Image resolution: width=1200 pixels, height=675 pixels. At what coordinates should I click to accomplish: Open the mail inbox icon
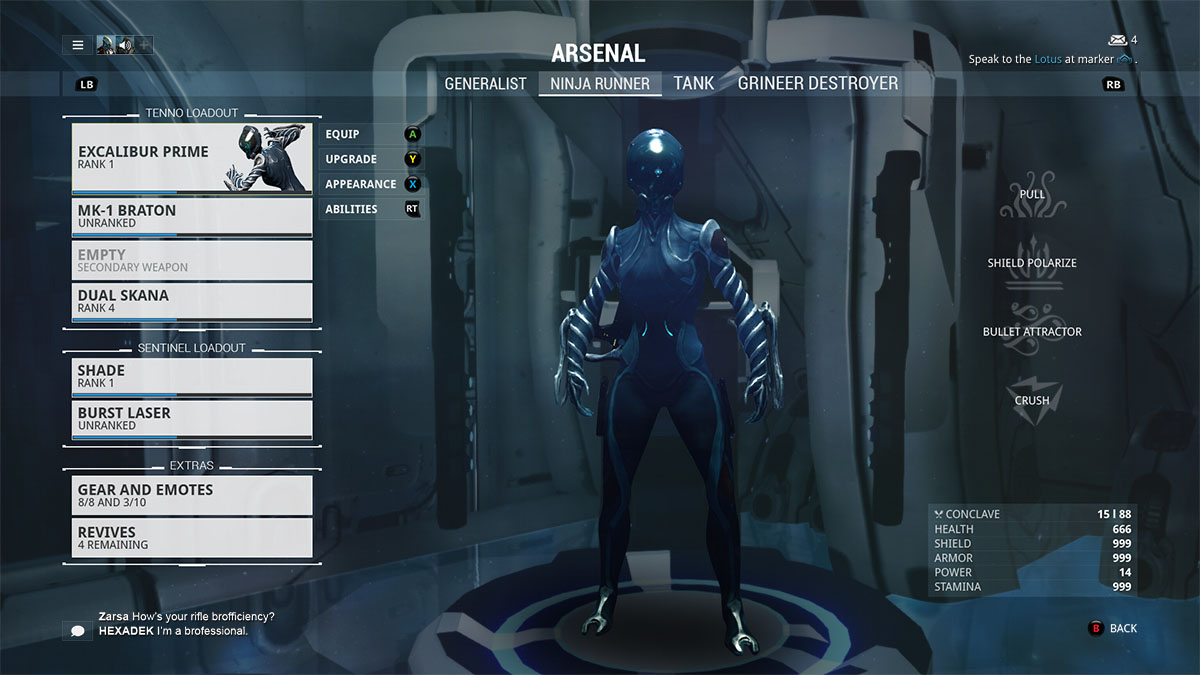pyautogui.click(x=1118, y=40)
